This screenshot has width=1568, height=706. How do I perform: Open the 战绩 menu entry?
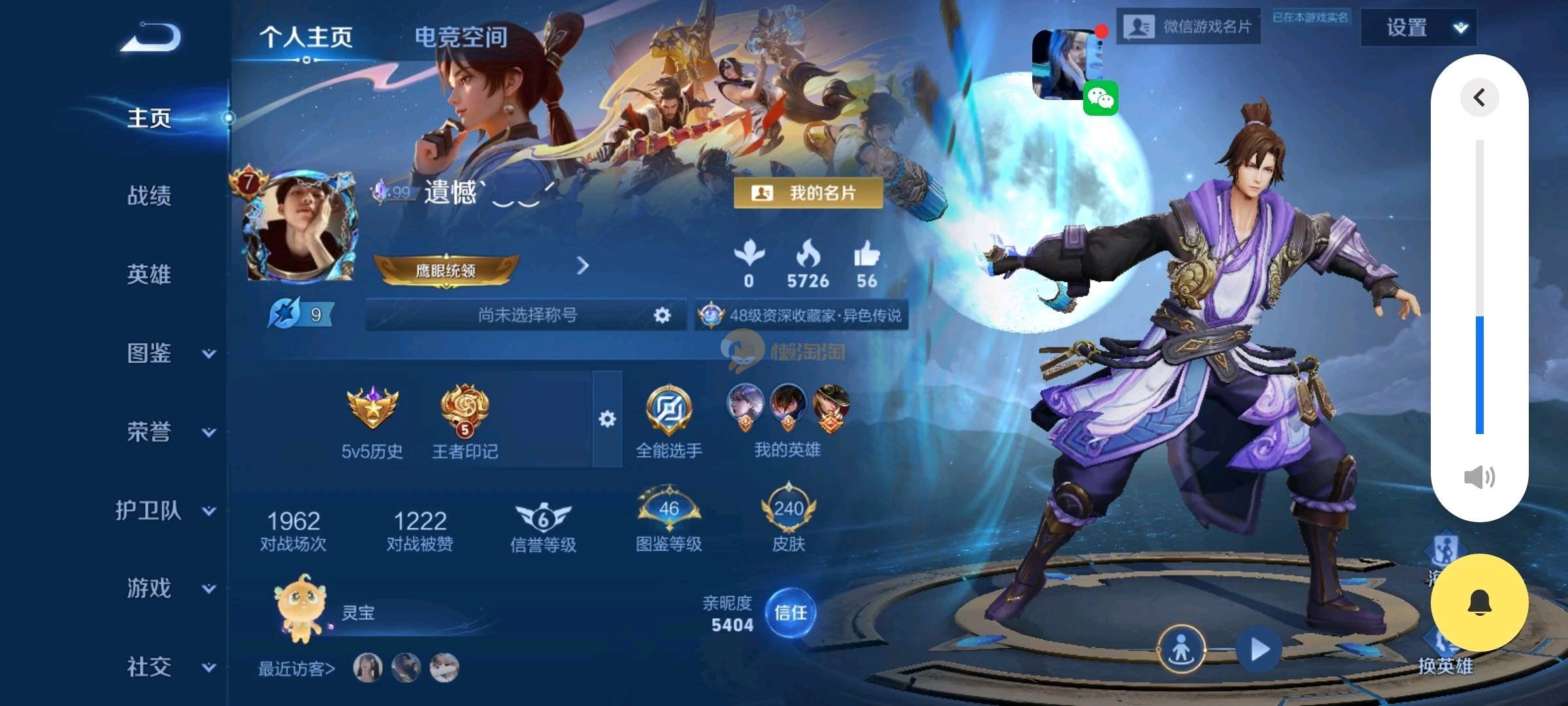pos(149,195)
